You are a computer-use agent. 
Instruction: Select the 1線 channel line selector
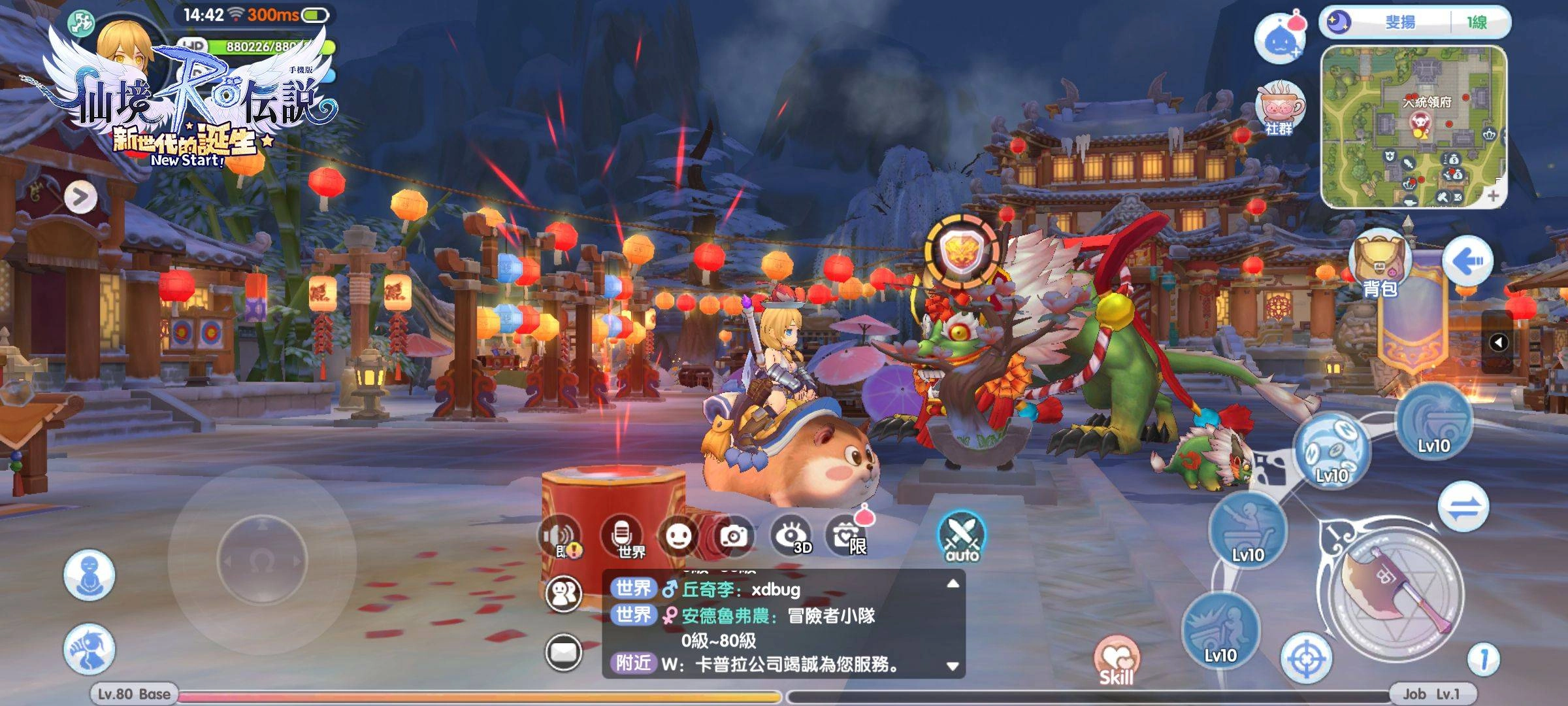[1477, 23]
